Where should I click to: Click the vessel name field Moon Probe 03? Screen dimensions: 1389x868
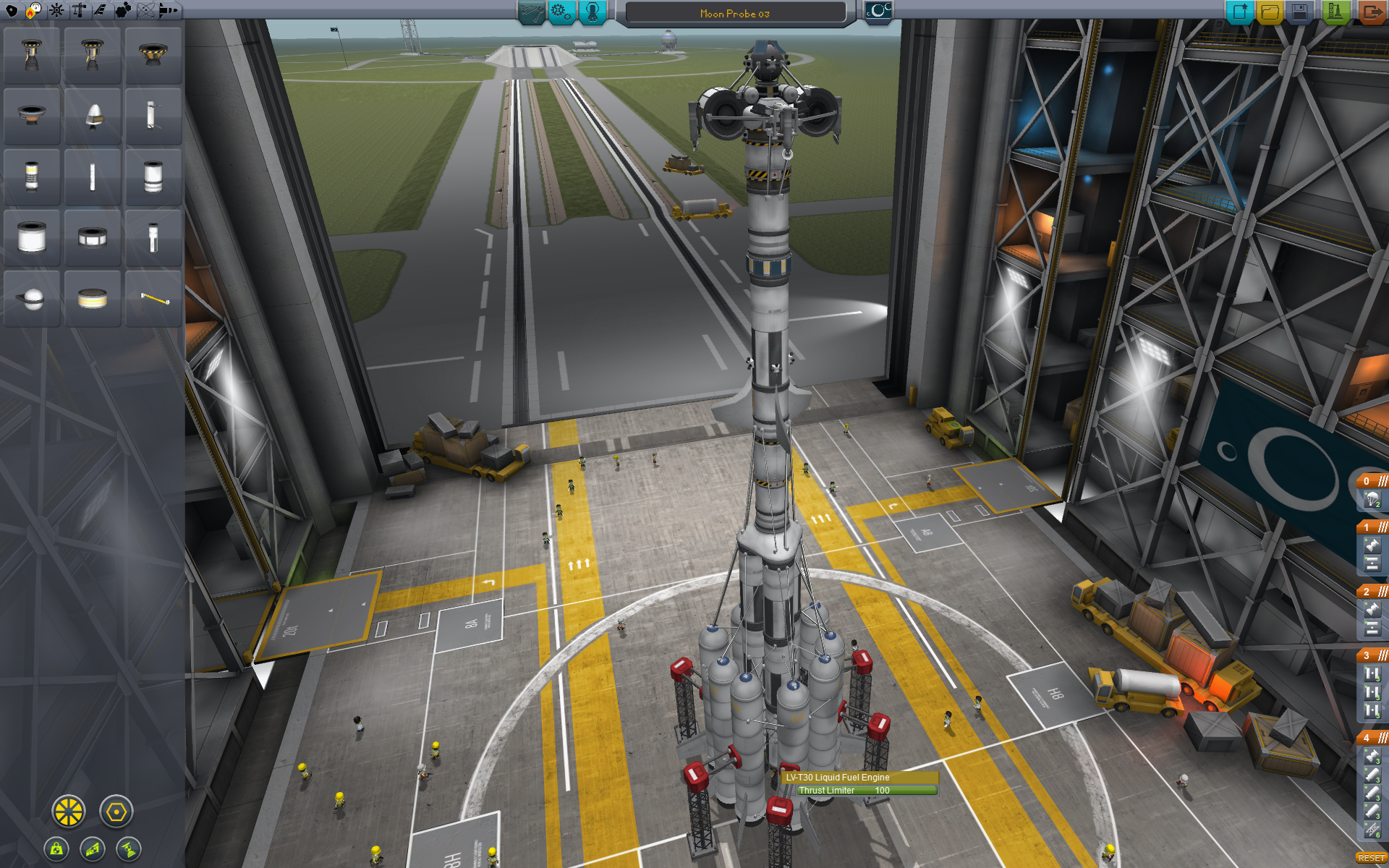[735, 14]
